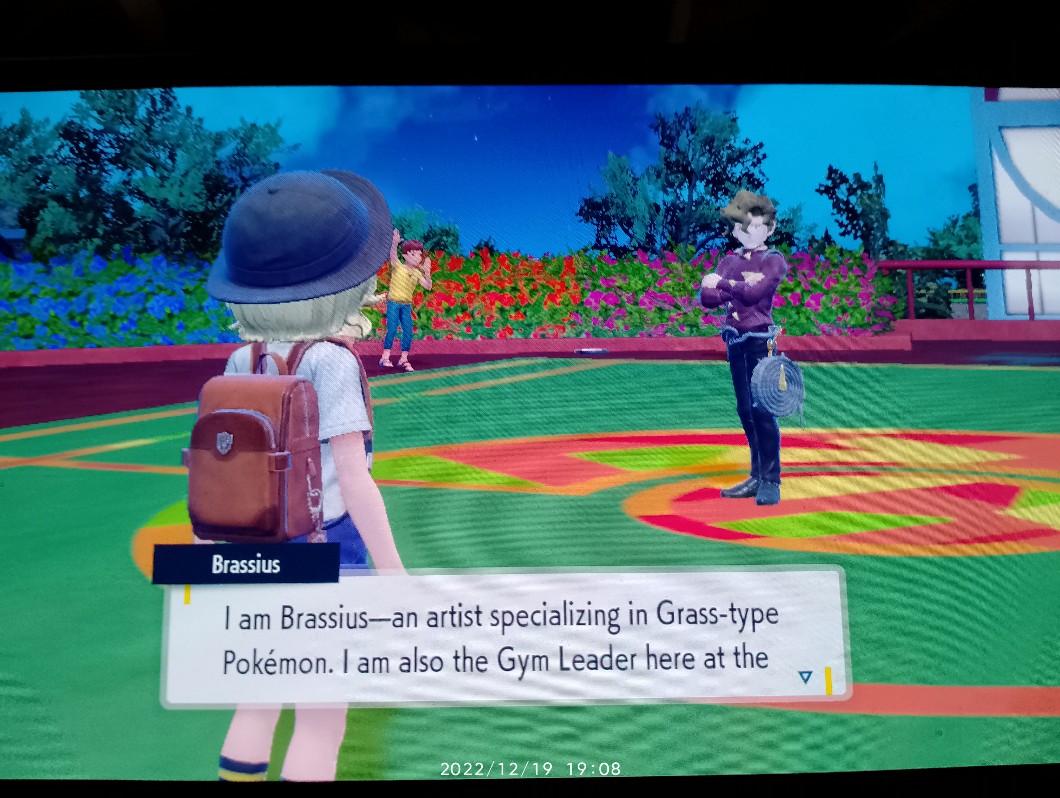Click the dialogue continue arrow
The height and width of the screenshot is (798, 1060).
click(806, 677)
